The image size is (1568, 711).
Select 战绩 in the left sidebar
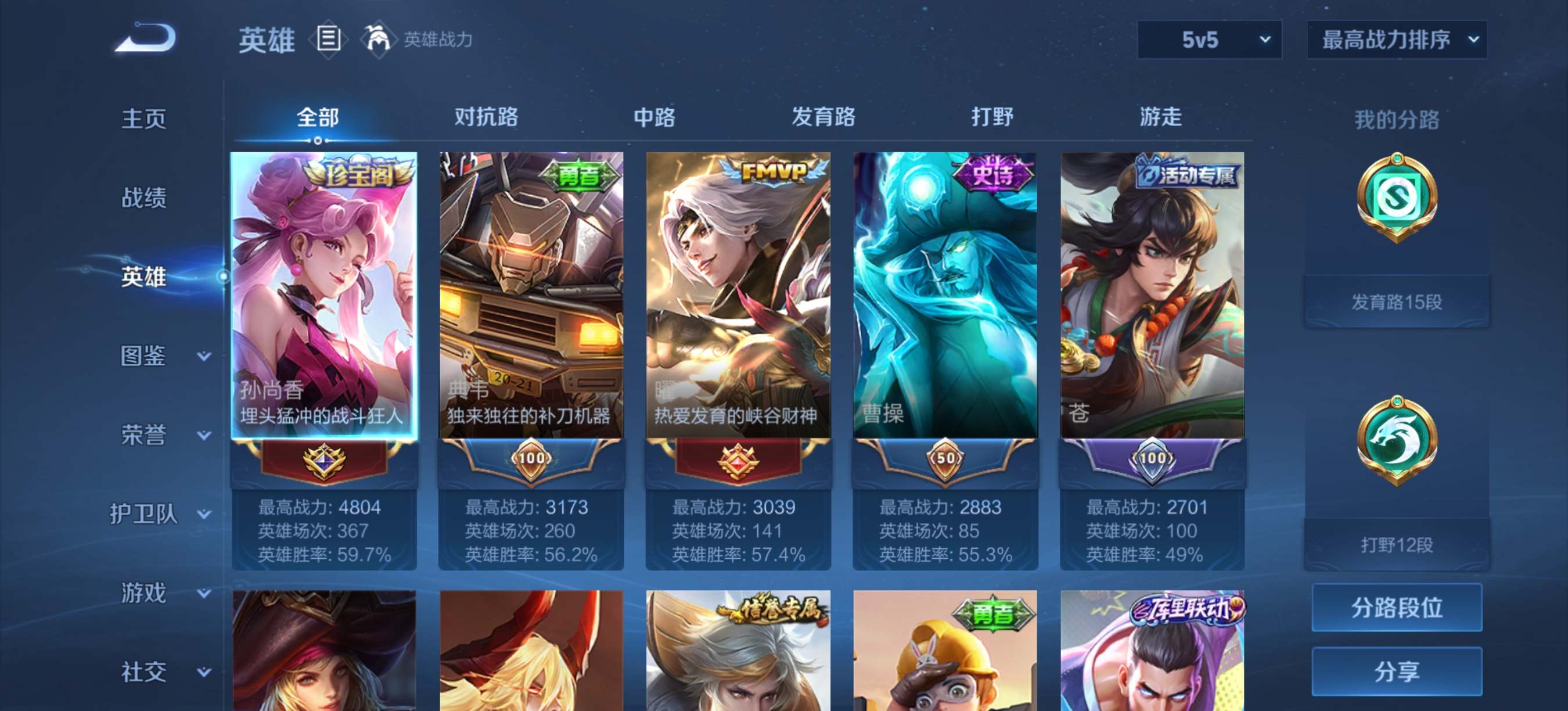145,198
